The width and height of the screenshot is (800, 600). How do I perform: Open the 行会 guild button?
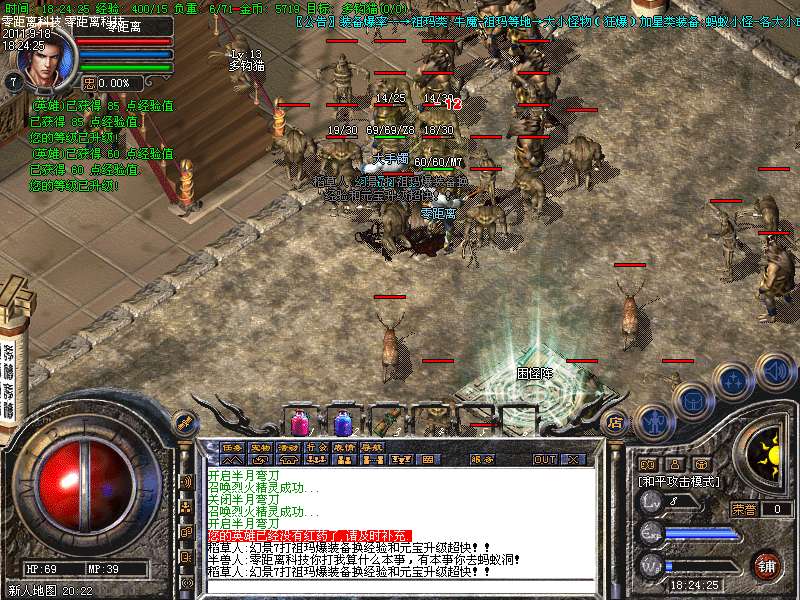pyautogui.click(x=316, y=447)
